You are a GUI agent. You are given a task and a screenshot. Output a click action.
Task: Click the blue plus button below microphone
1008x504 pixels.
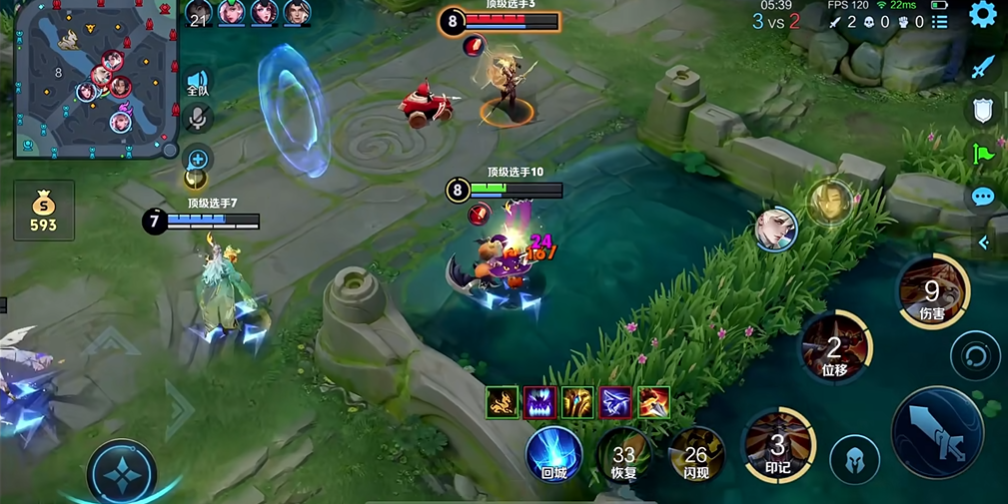[198, 158]
